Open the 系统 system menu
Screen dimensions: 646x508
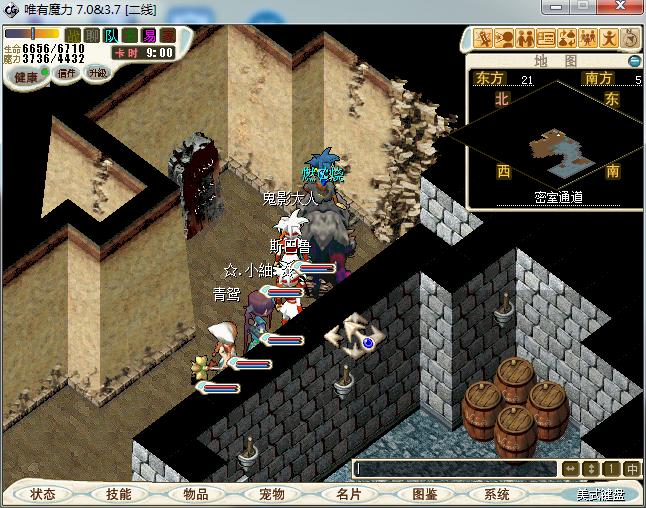coord(497,494)
